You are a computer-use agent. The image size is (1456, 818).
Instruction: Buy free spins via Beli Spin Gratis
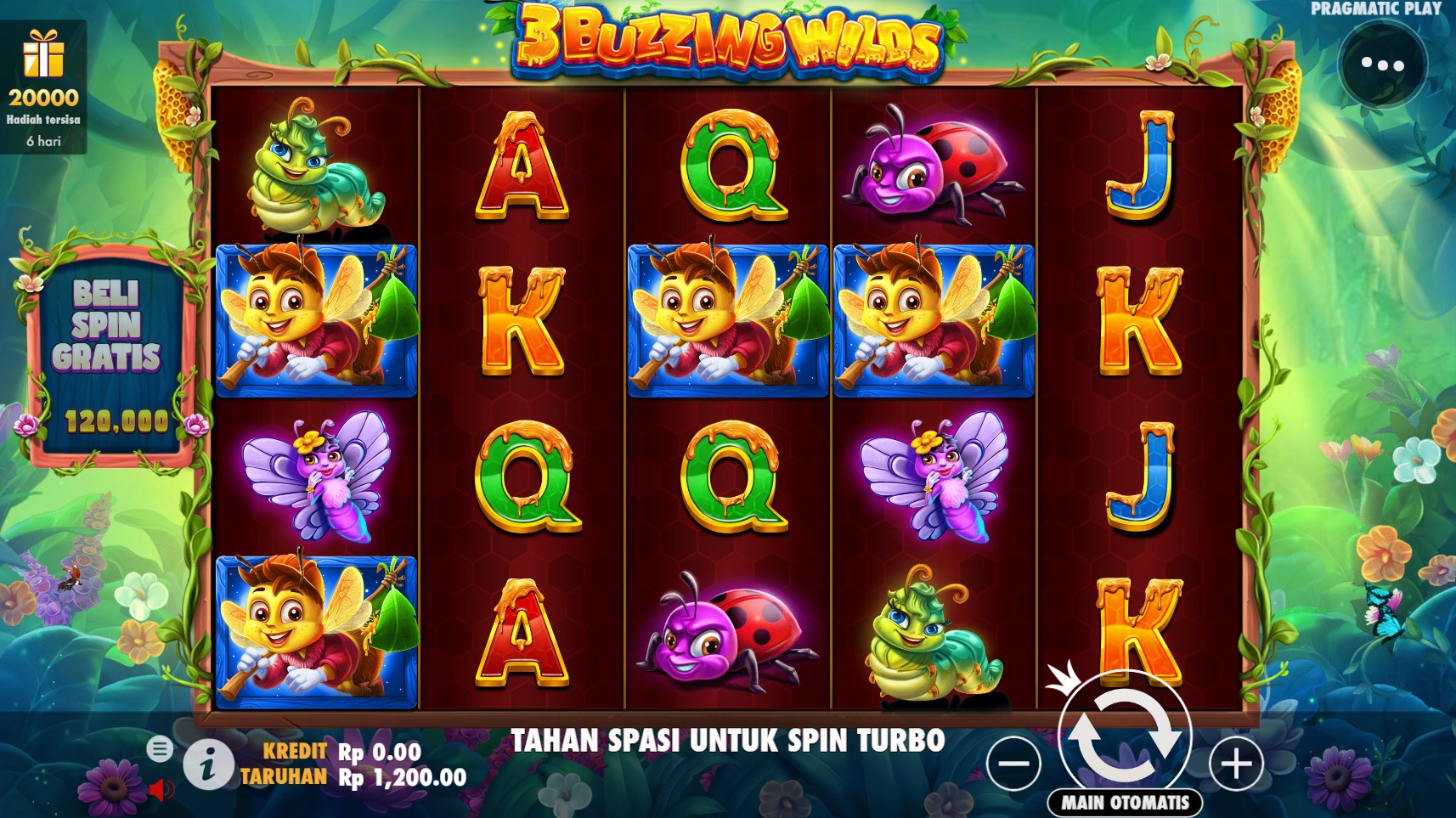pos(106,357)
